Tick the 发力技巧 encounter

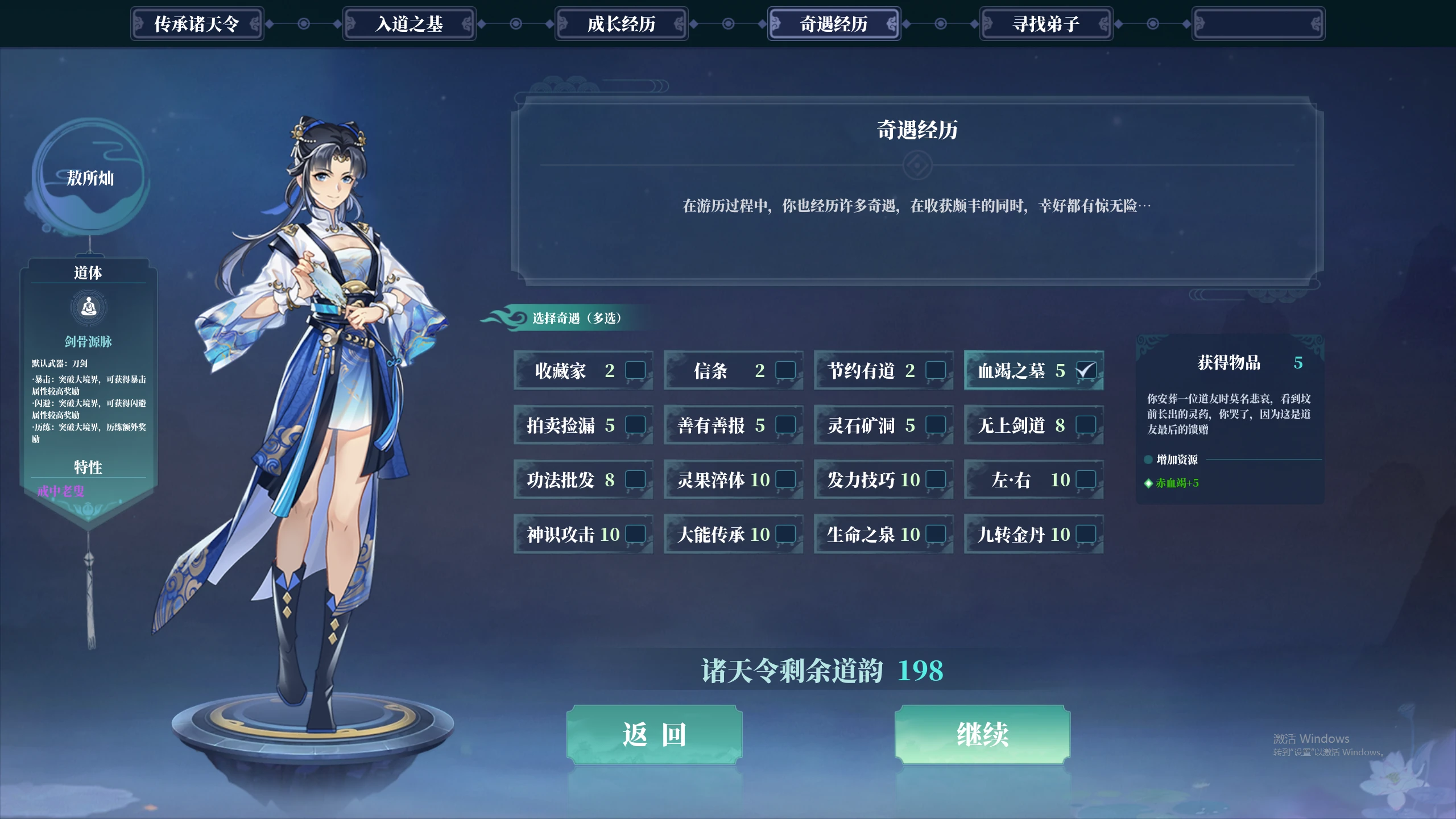point(935,479)
